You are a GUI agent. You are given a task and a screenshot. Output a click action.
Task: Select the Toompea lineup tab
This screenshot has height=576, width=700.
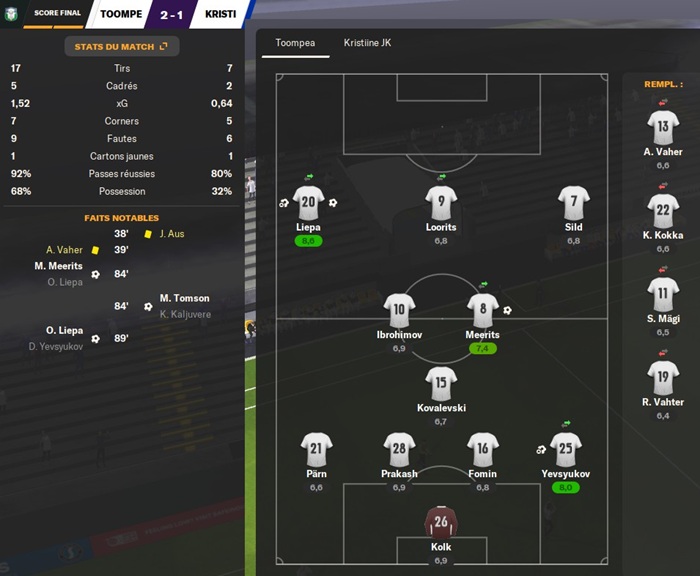[x=295, y=43]
